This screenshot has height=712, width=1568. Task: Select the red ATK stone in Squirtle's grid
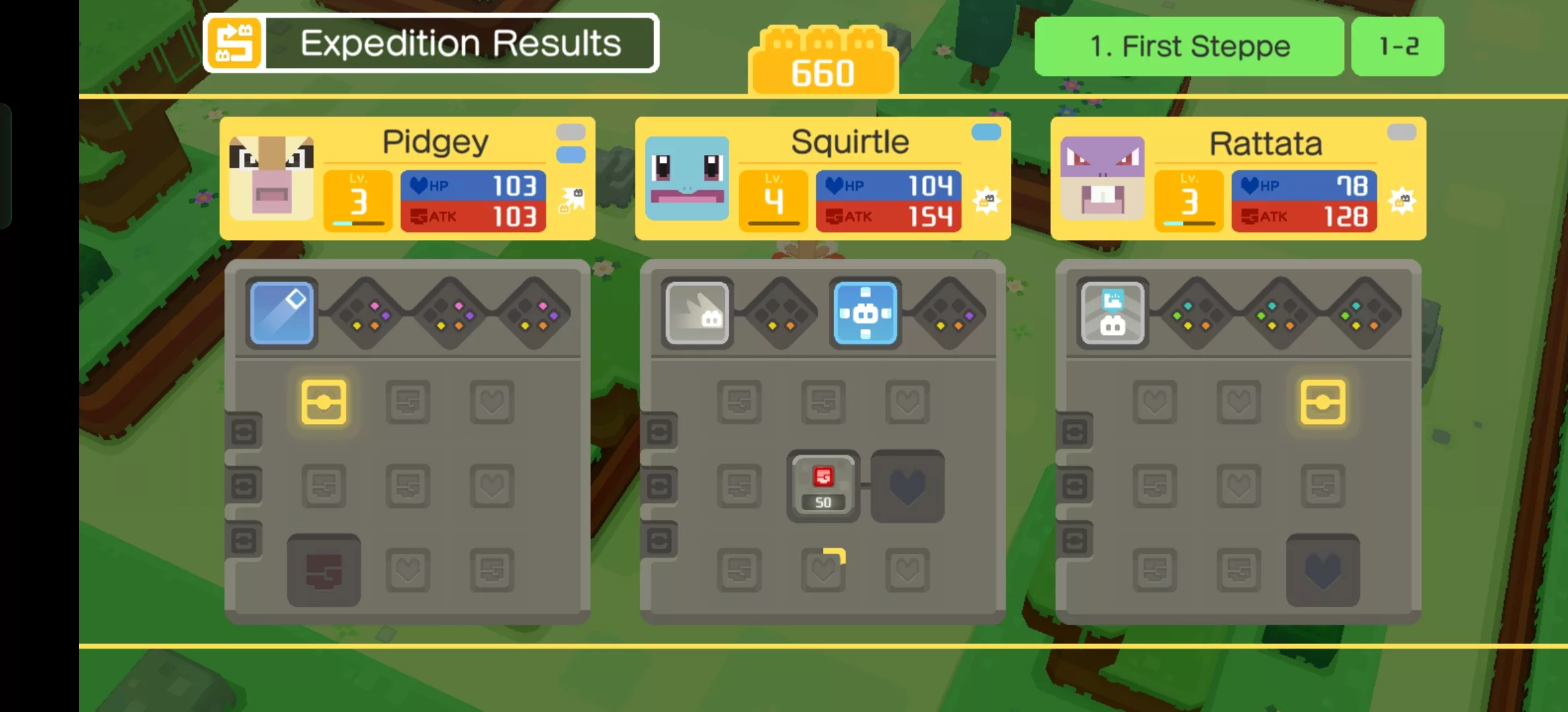[822, 485]
